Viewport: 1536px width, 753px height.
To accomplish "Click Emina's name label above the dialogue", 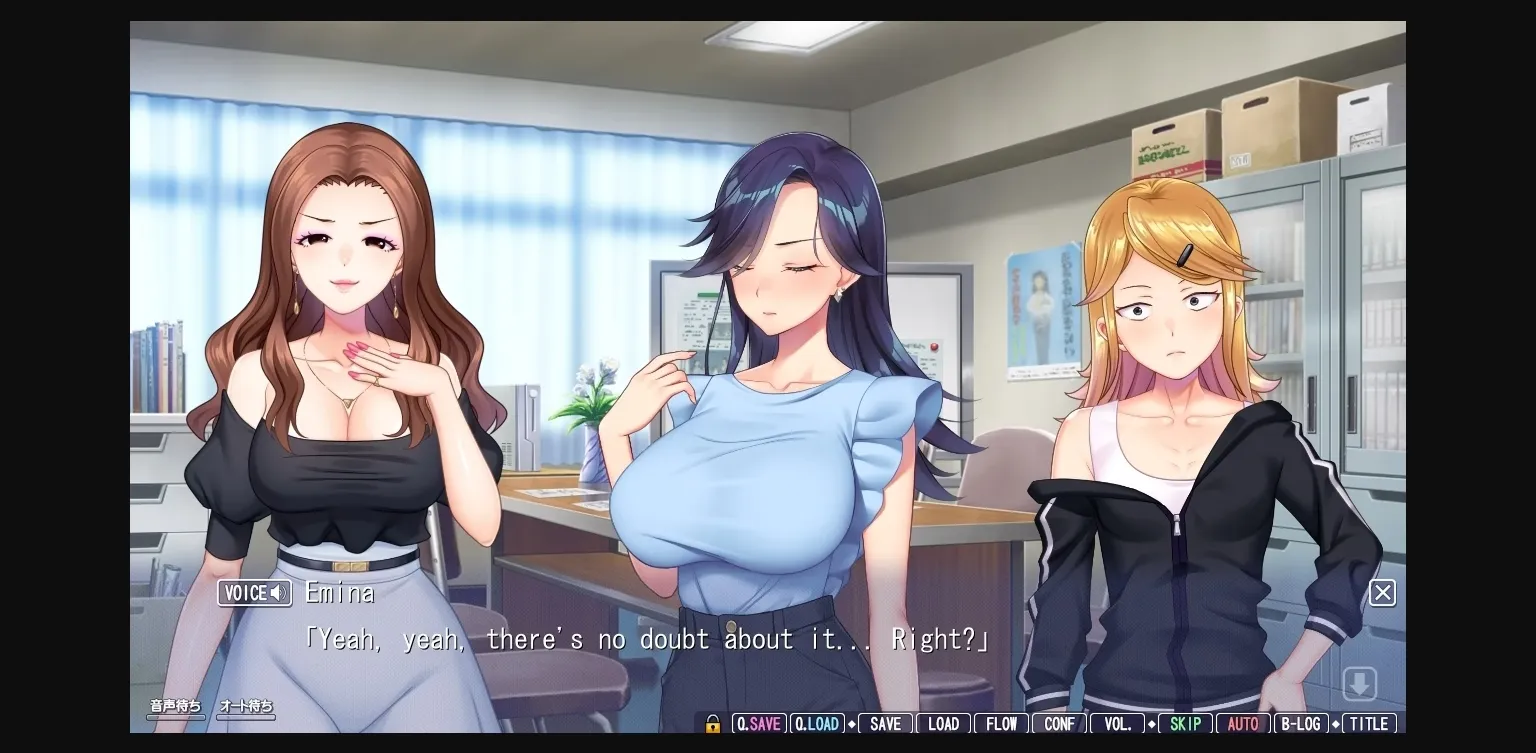I will 340,592.
